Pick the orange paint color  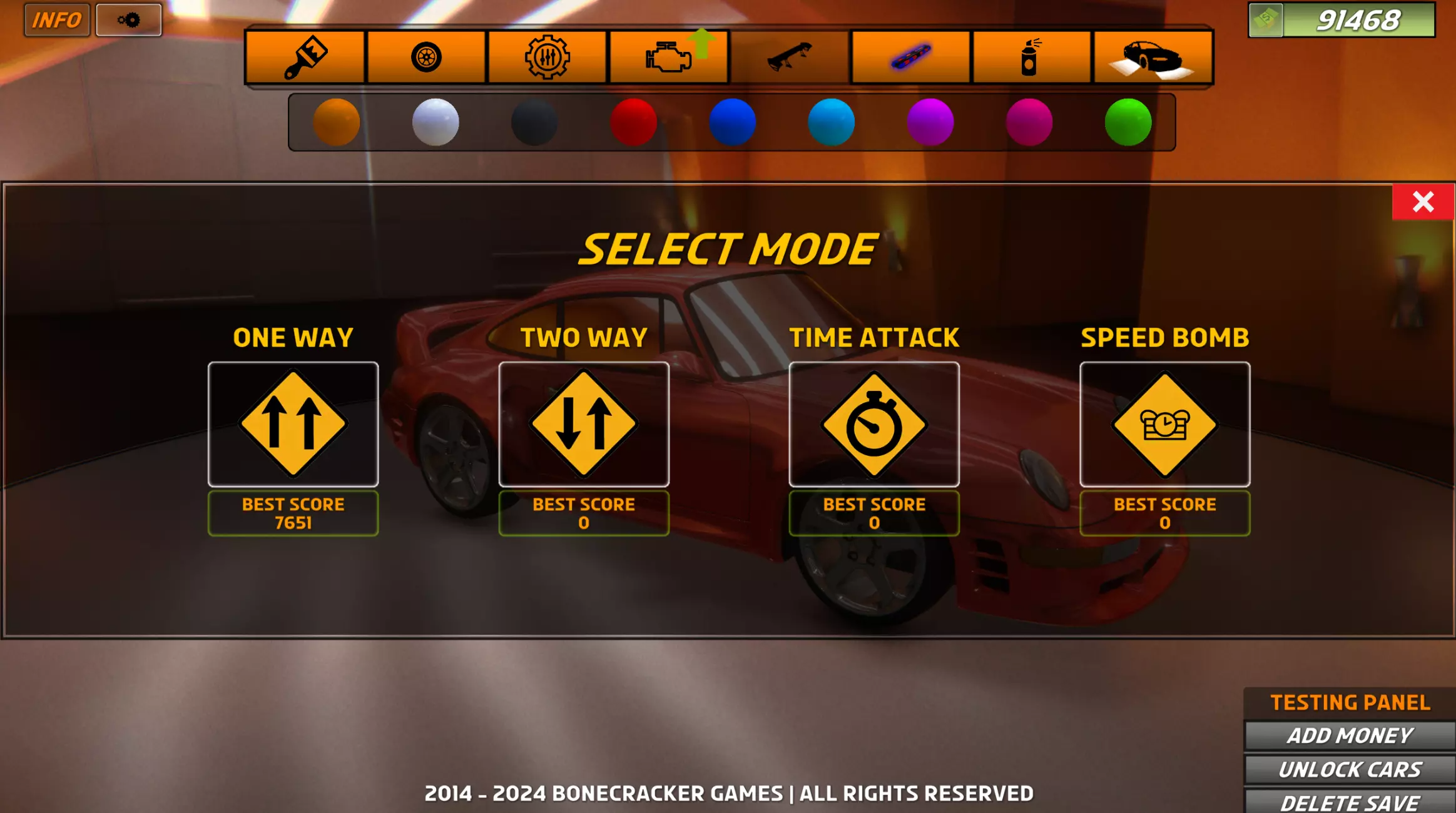click(x=336, y=122)
